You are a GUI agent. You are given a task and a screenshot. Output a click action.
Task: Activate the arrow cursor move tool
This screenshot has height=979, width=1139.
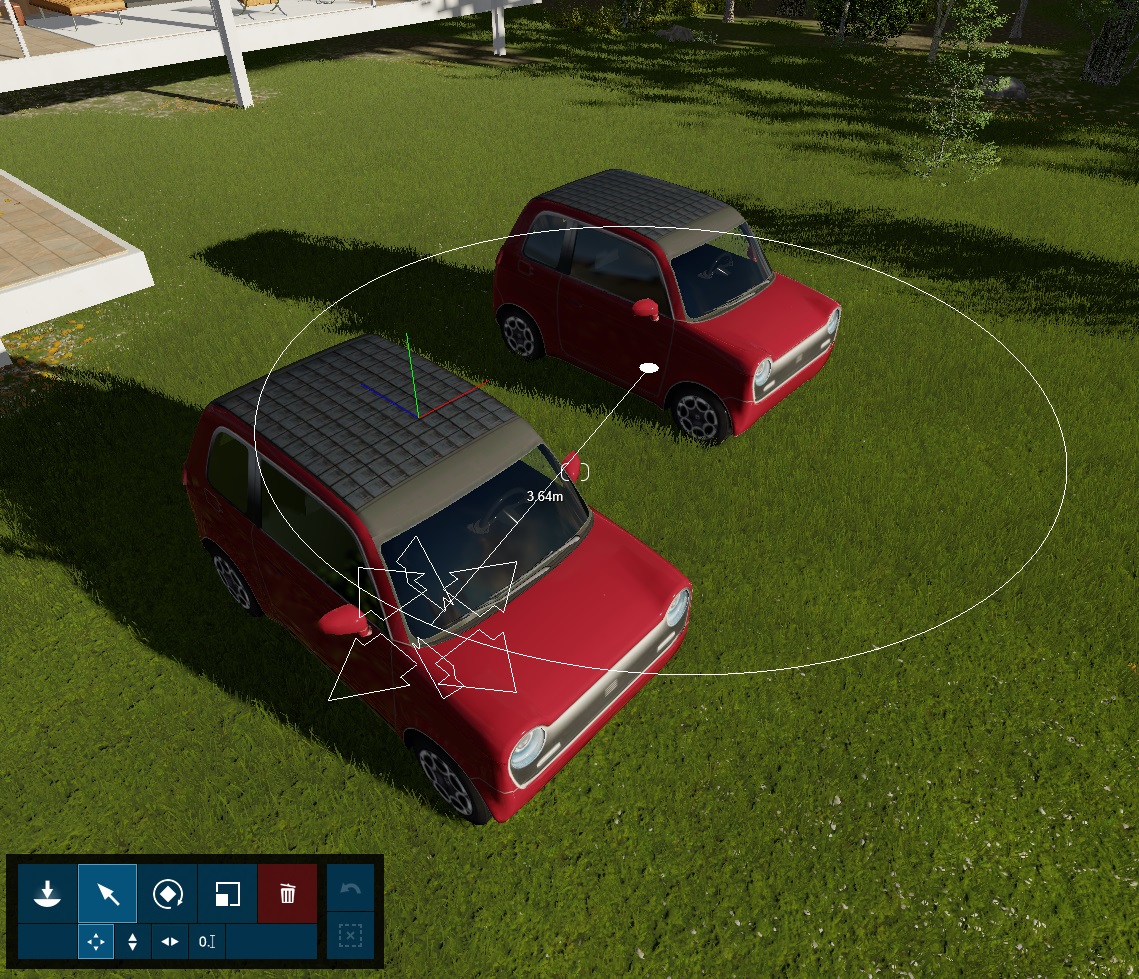(x=107, y=893)
